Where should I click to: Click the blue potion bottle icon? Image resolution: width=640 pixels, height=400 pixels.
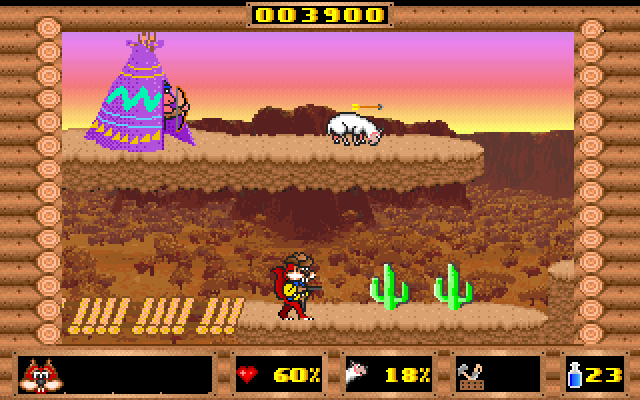pyautogui.click(x=576, y=375)
